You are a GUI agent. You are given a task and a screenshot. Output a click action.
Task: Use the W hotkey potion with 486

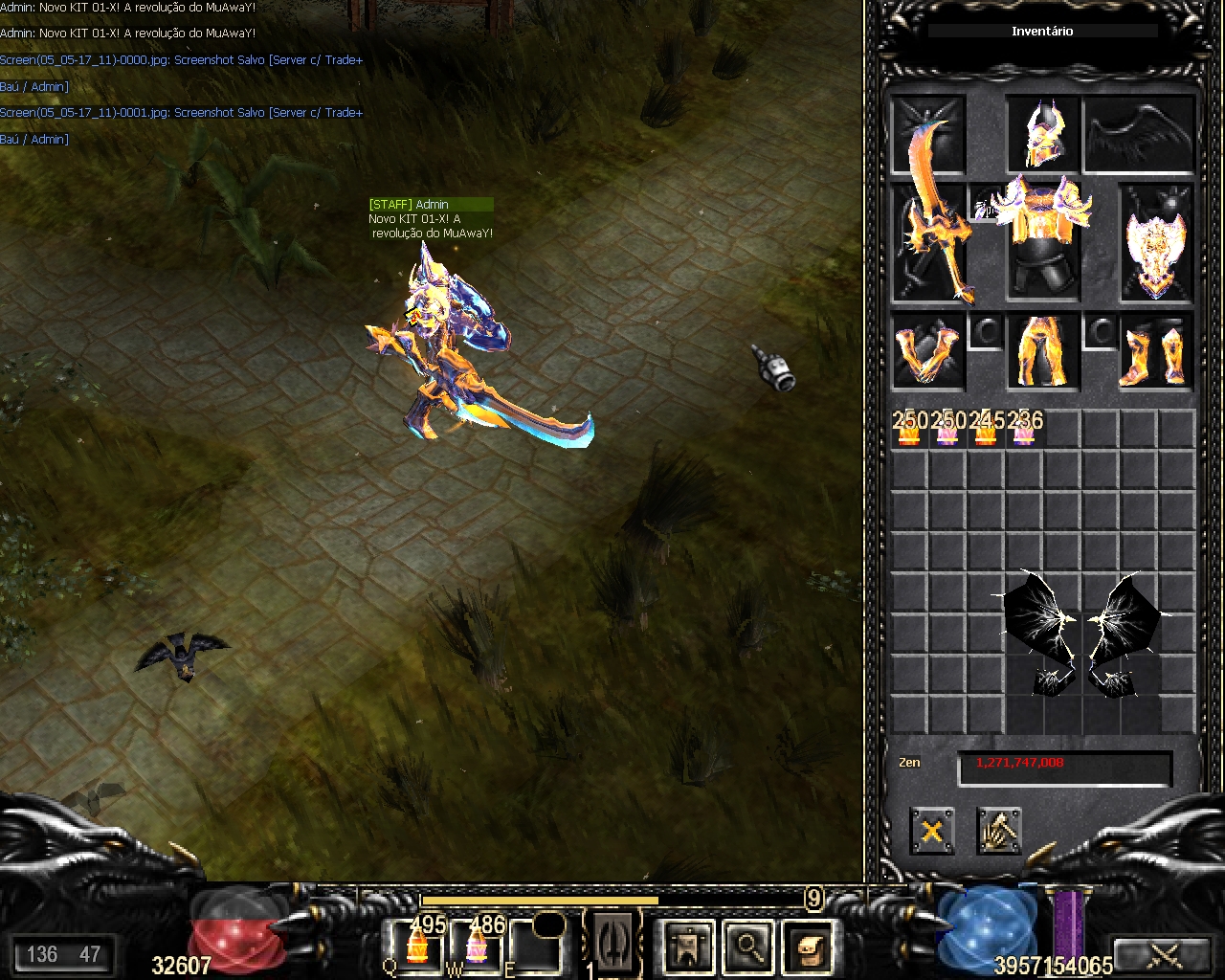(477, 946)
